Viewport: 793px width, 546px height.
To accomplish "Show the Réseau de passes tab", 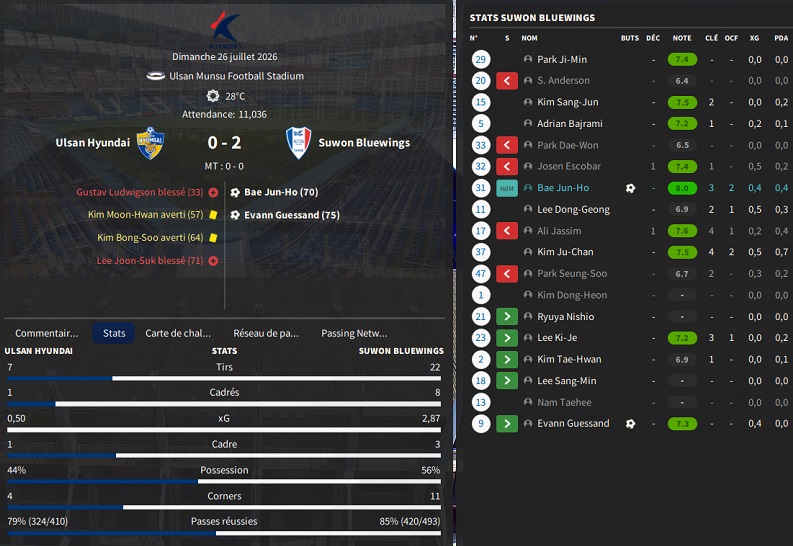I will click(266, 333).
